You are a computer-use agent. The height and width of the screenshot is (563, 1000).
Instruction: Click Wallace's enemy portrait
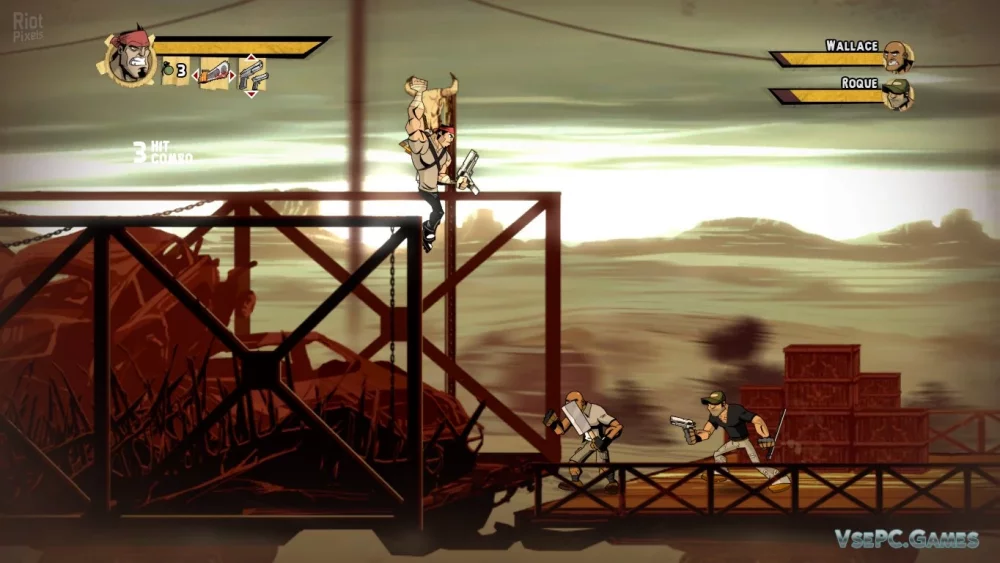coord(898,57)
